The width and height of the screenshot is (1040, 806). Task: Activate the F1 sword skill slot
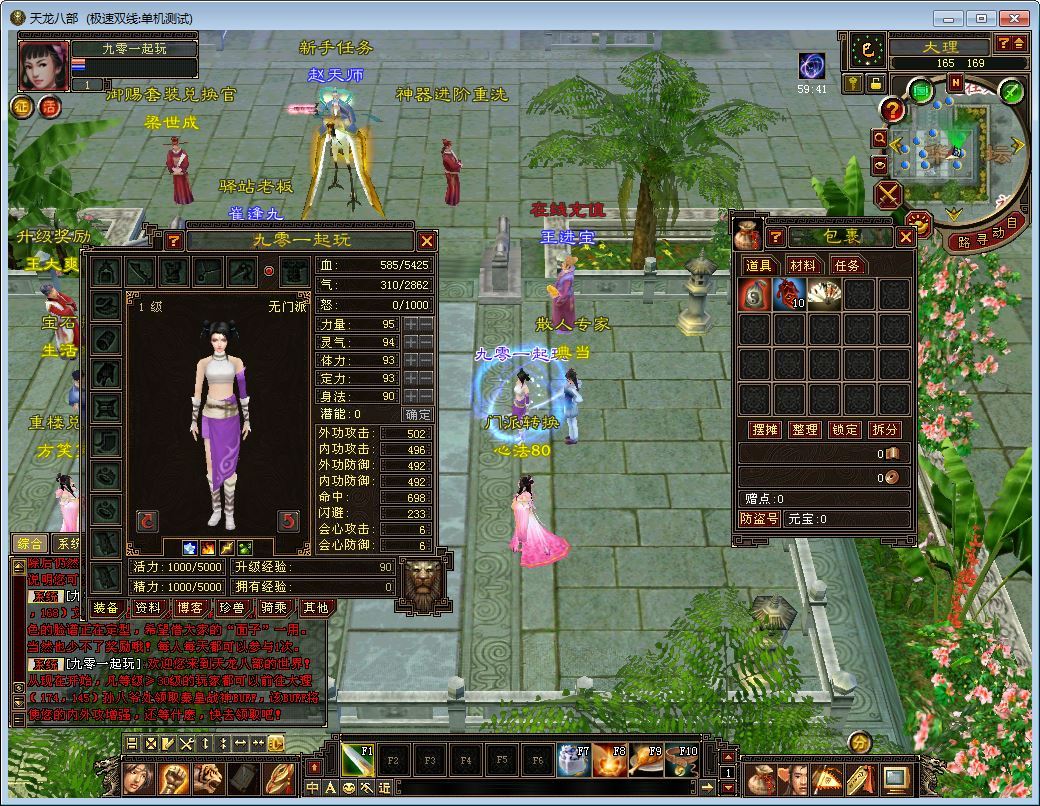(x=358, y=761)
